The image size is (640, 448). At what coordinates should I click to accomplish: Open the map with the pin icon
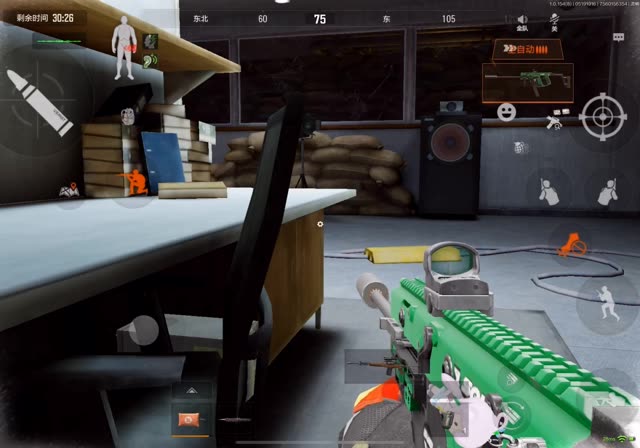coord(68,189)
